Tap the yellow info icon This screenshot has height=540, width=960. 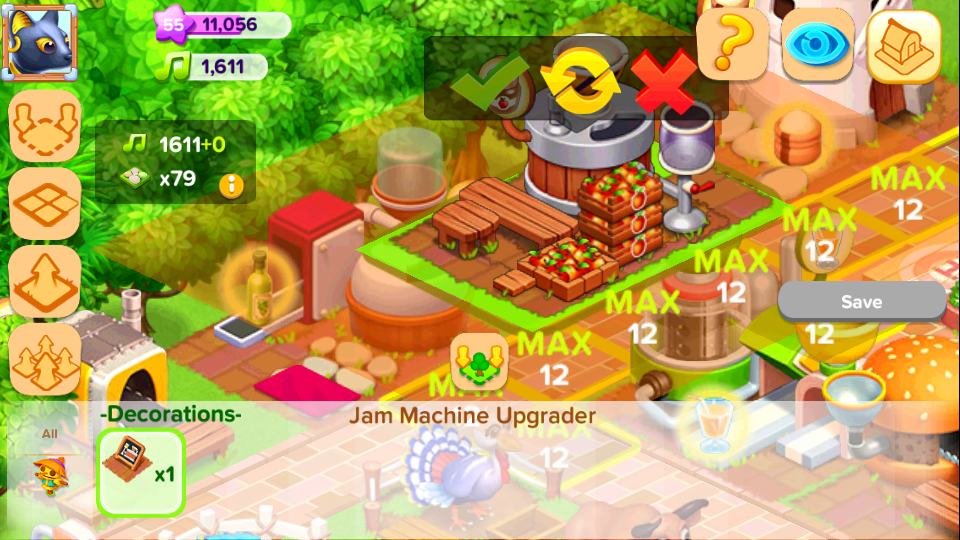232,184
